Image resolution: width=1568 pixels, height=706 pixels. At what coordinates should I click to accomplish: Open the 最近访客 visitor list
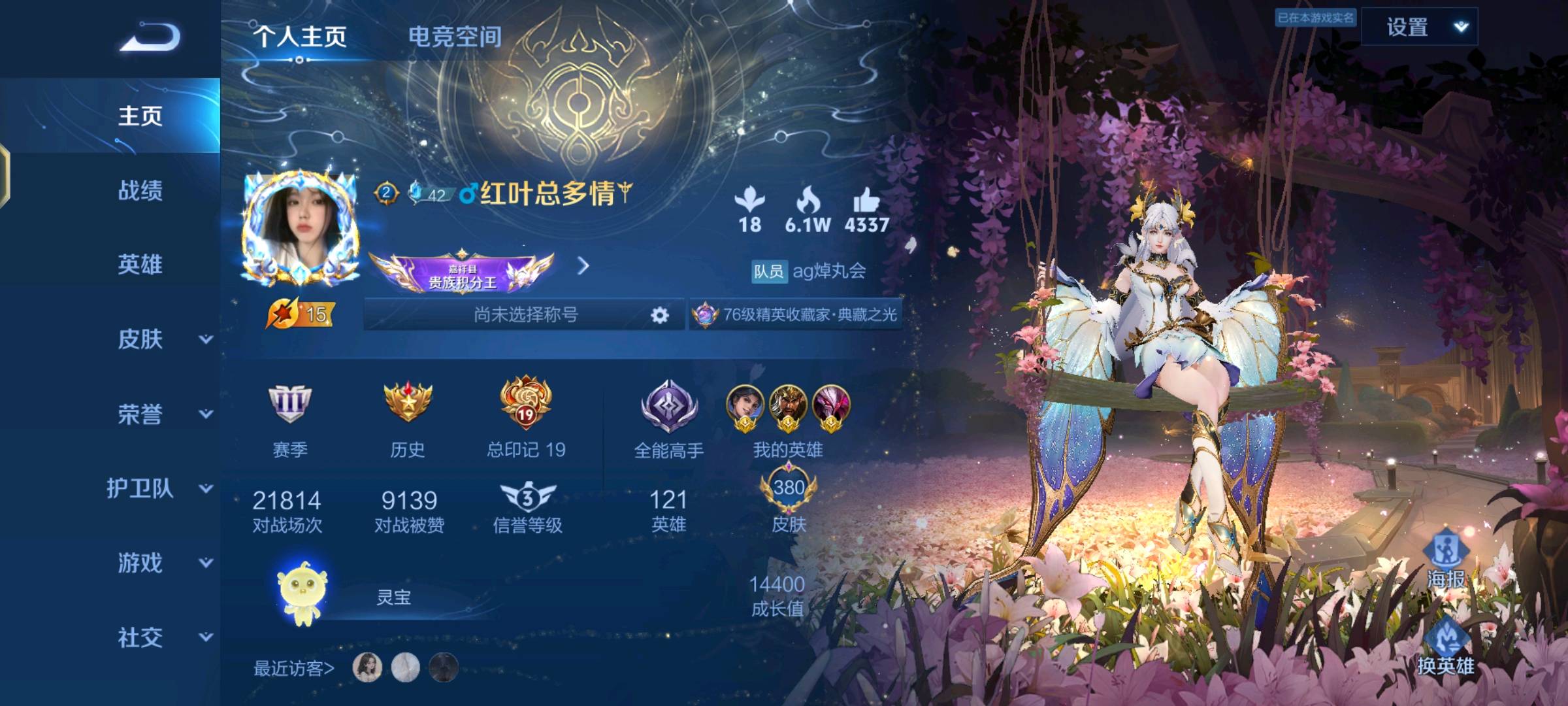pos(294,668)
